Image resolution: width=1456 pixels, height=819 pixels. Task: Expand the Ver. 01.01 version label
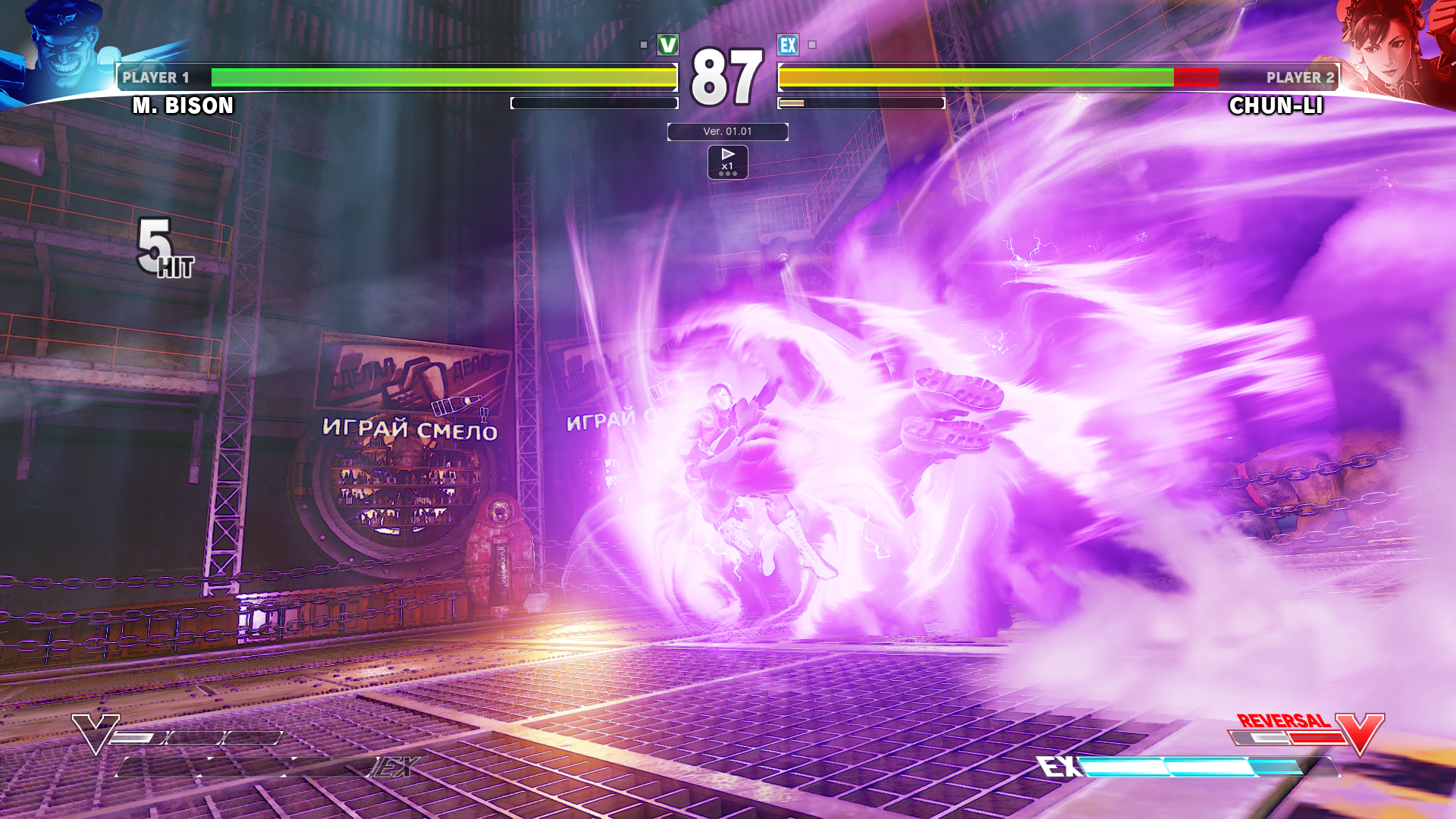(727, 131)
